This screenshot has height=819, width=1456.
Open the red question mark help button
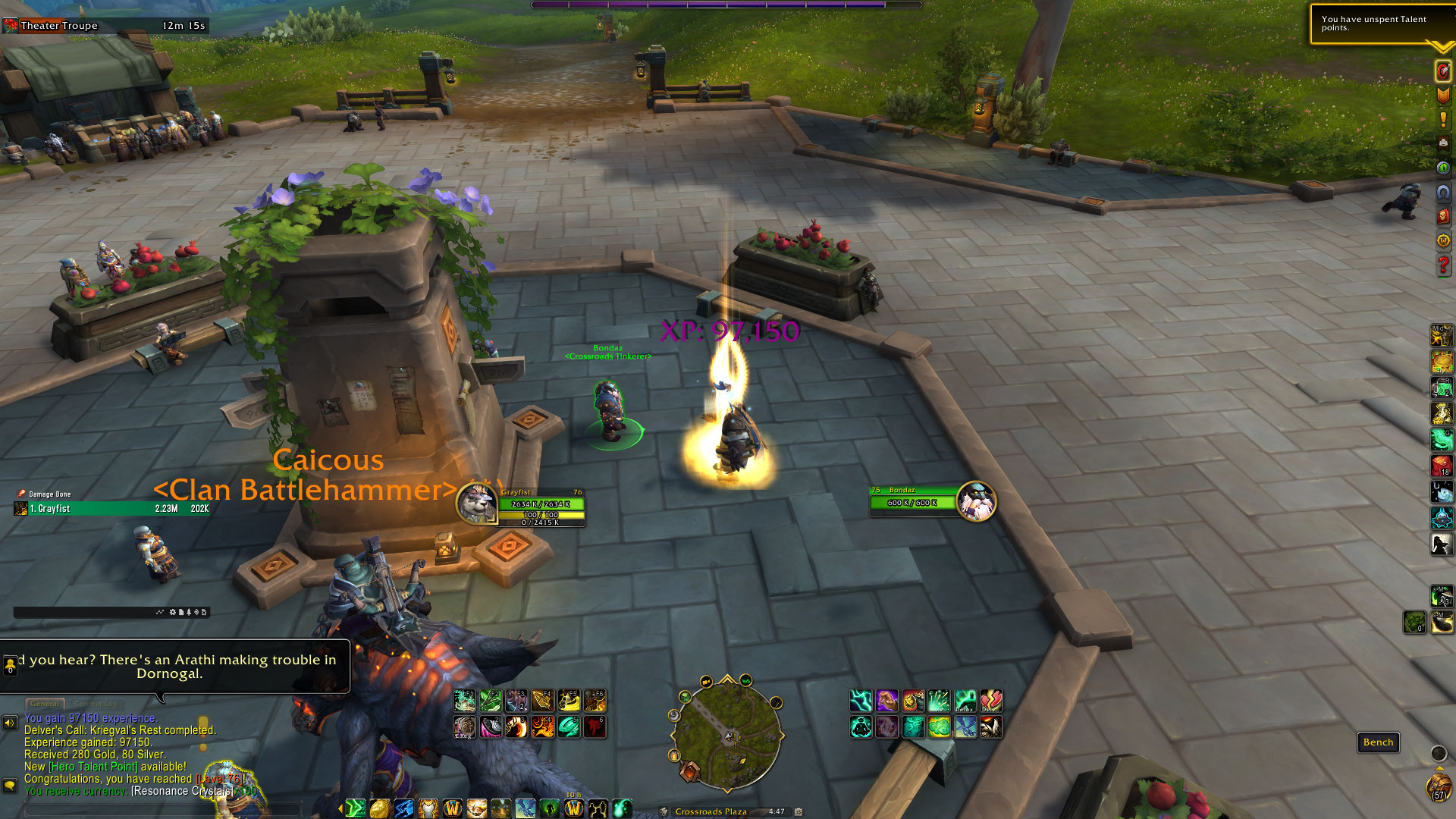1442,265
